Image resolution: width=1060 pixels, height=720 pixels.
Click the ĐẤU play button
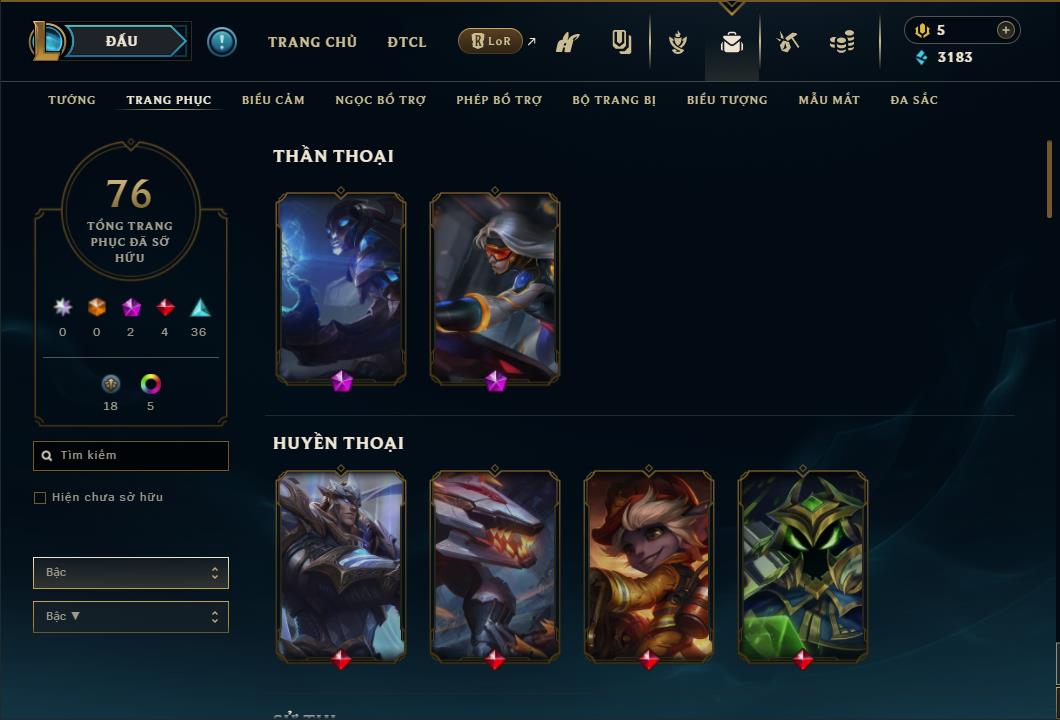point(121,41)
